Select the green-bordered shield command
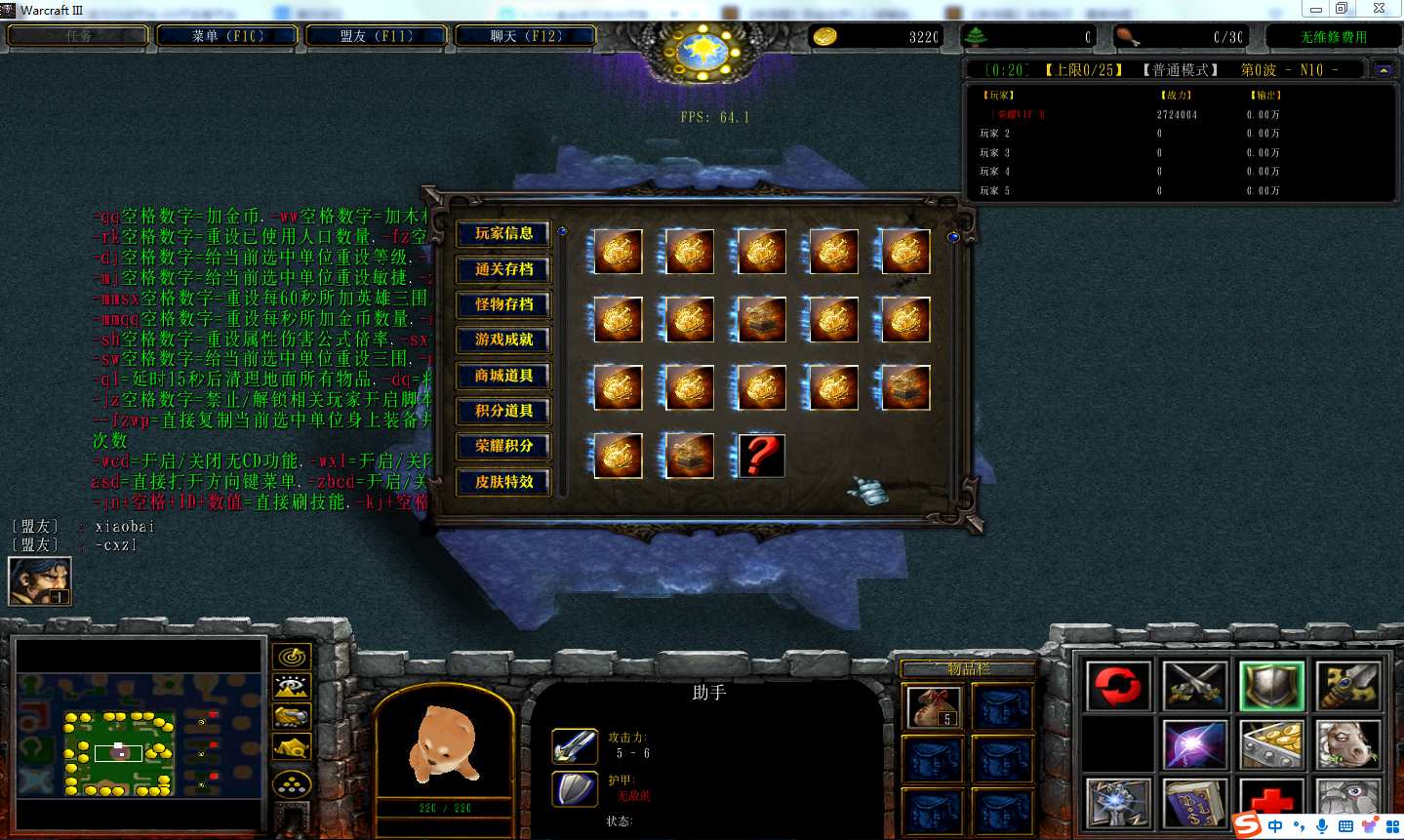 point(1271,686)
